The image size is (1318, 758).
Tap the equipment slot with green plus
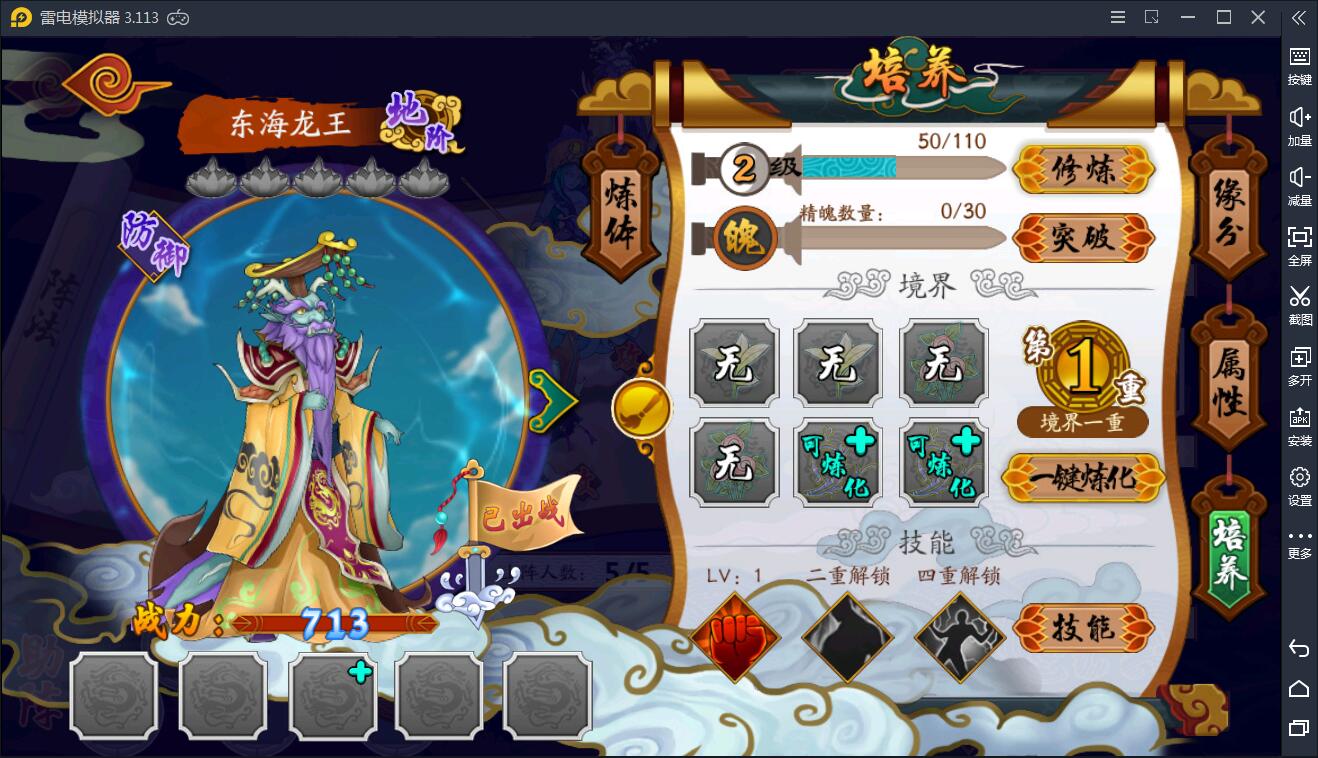[333, 695]
